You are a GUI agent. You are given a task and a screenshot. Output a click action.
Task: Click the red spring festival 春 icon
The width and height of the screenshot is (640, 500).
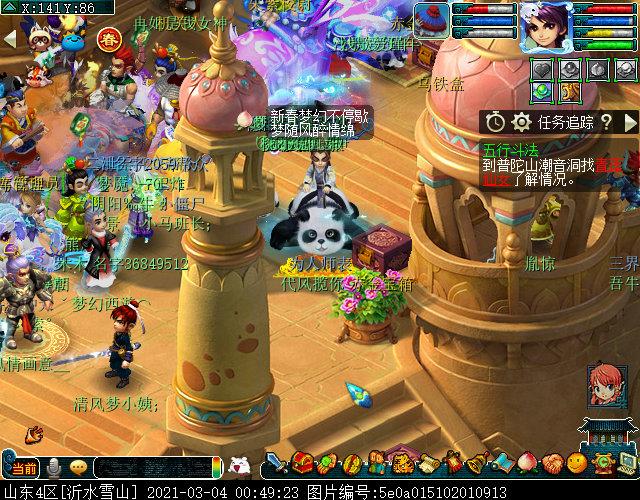click(x=108, y=40)
